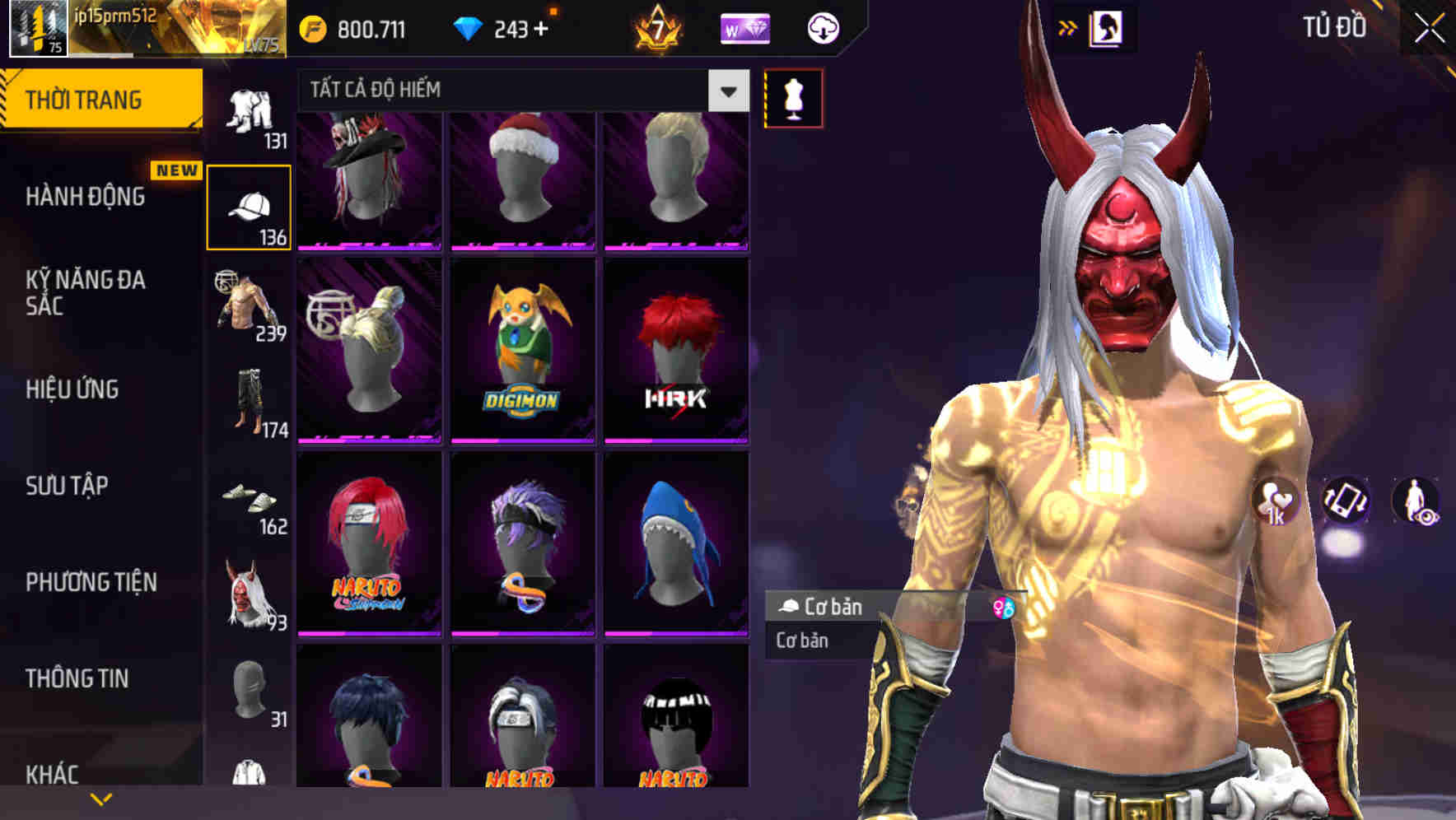This screenshot has width=1456, height=820.
Task: Open the pants category icon showing 174 items
Action: point(250,403)
